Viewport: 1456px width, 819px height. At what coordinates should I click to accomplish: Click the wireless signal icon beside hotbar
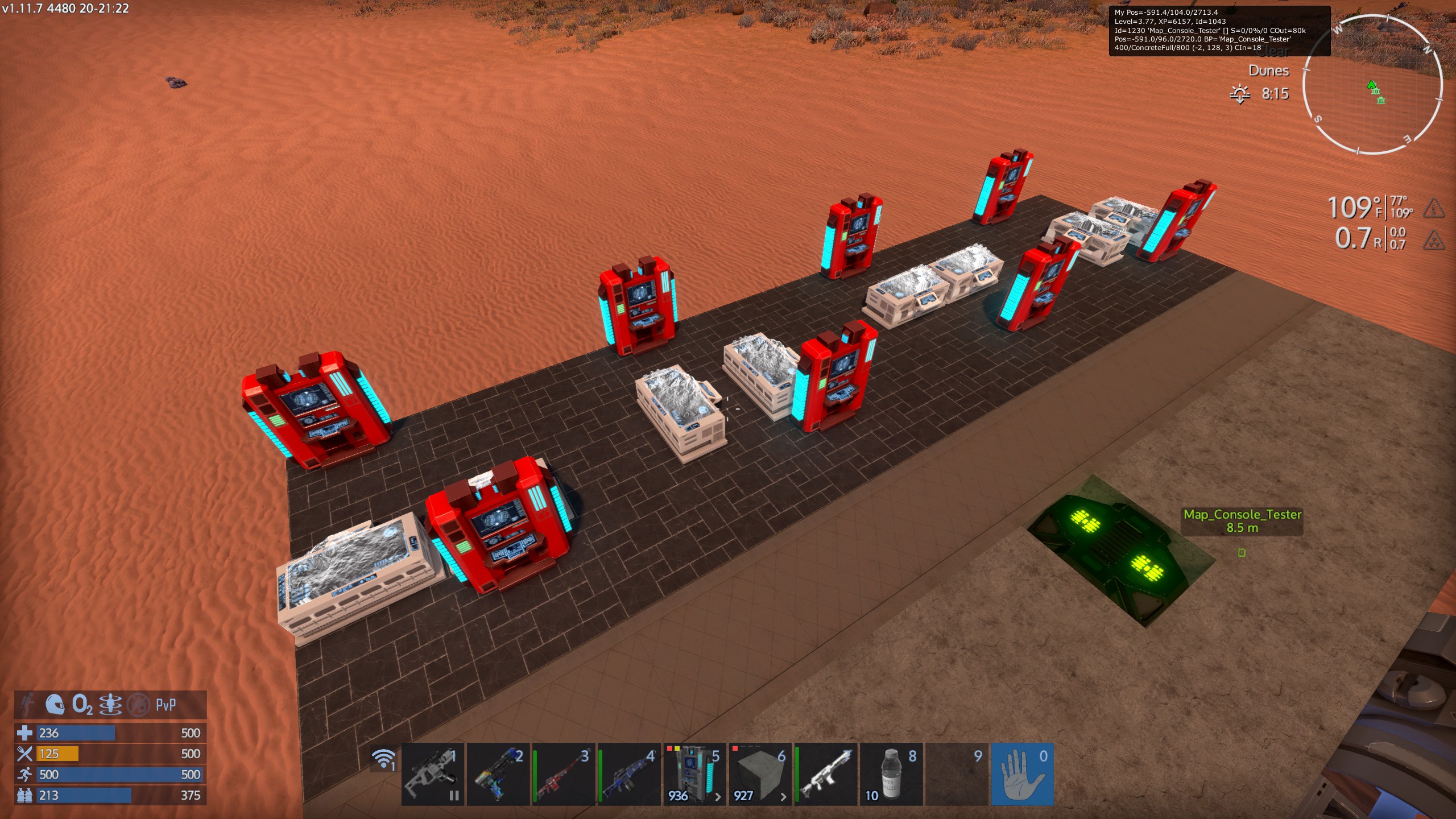[x=384, y=759]
